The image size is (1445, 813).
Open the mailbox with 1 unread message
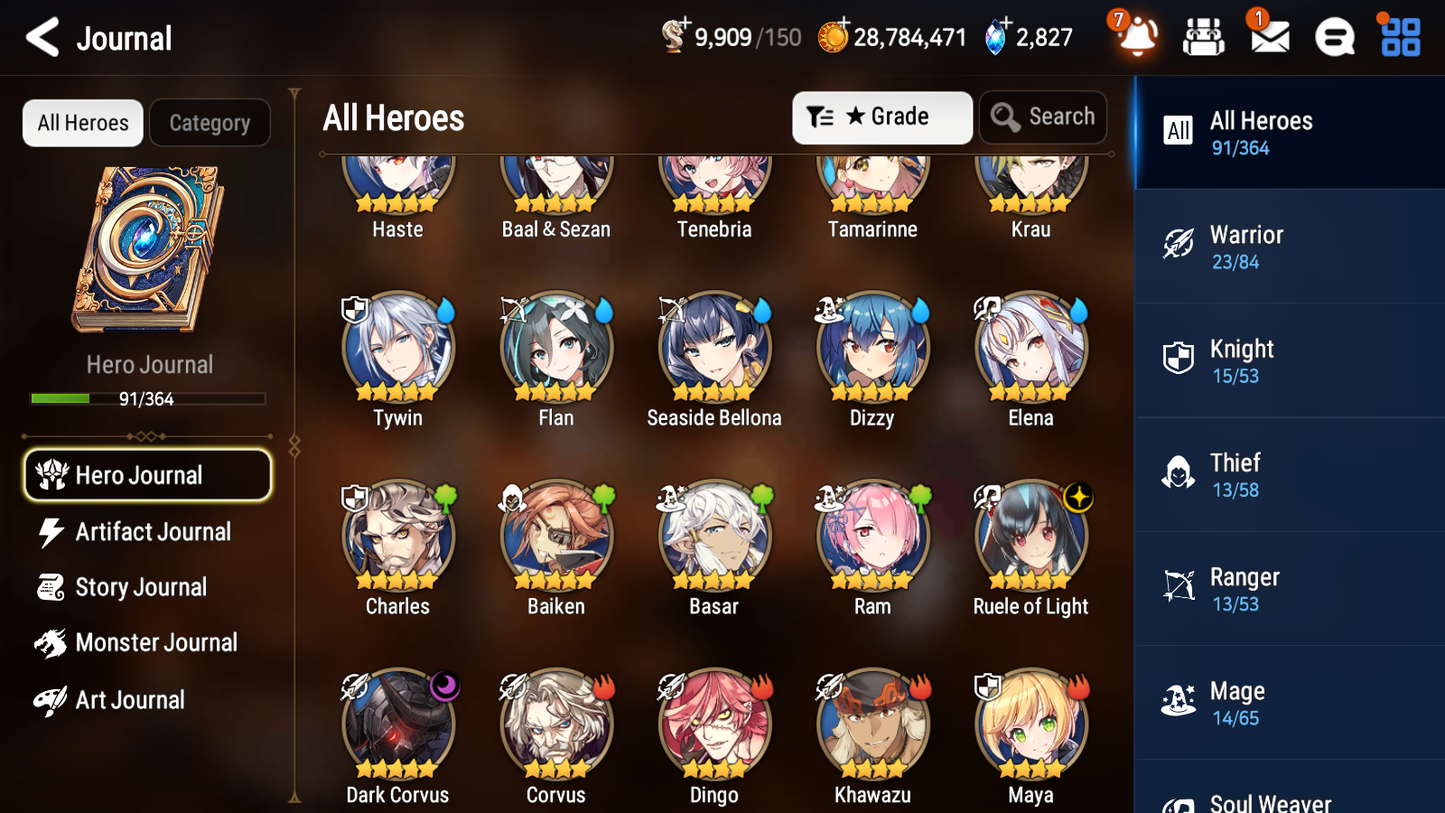[1268, 36]
